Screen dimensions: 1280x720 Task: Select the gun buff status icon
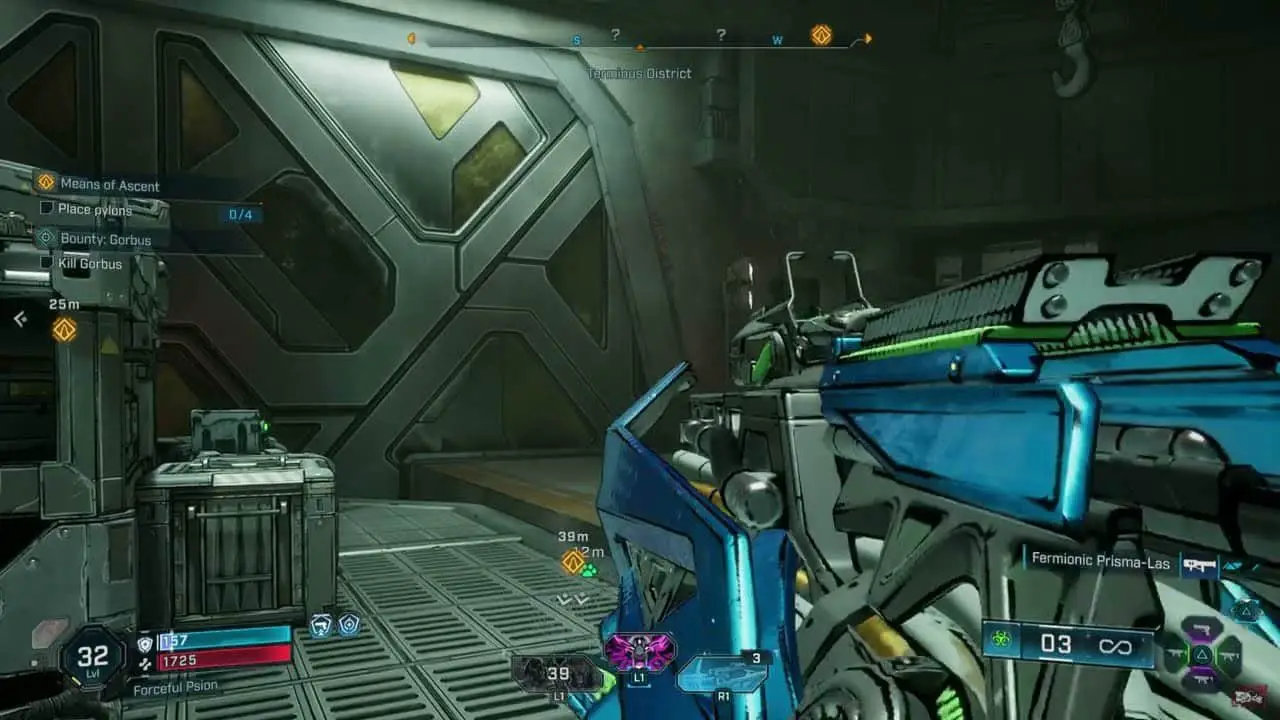(321, 626)
